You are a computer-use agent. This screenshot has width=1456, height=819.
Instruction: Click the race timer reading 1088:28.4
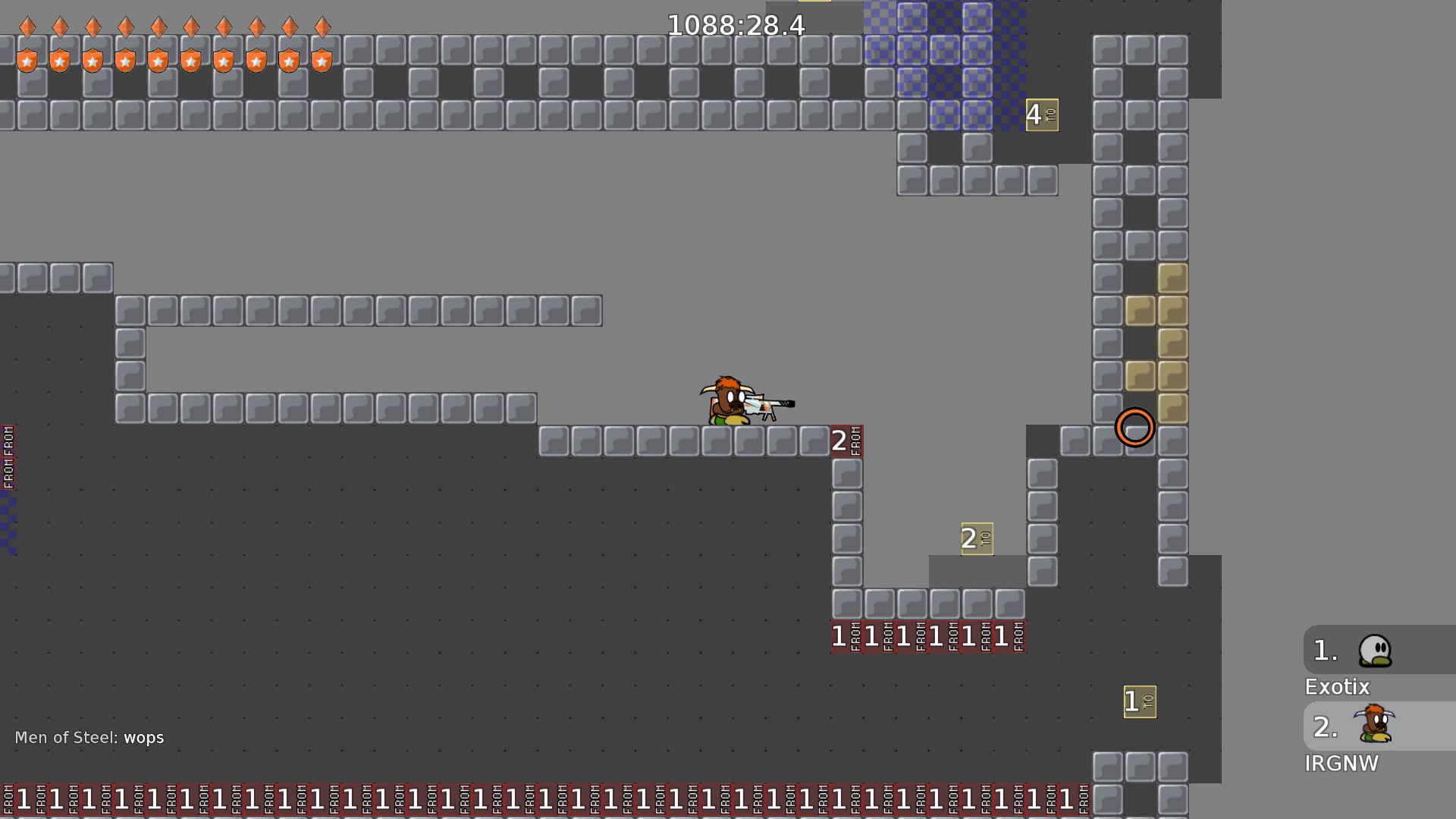tap(735, 25)
